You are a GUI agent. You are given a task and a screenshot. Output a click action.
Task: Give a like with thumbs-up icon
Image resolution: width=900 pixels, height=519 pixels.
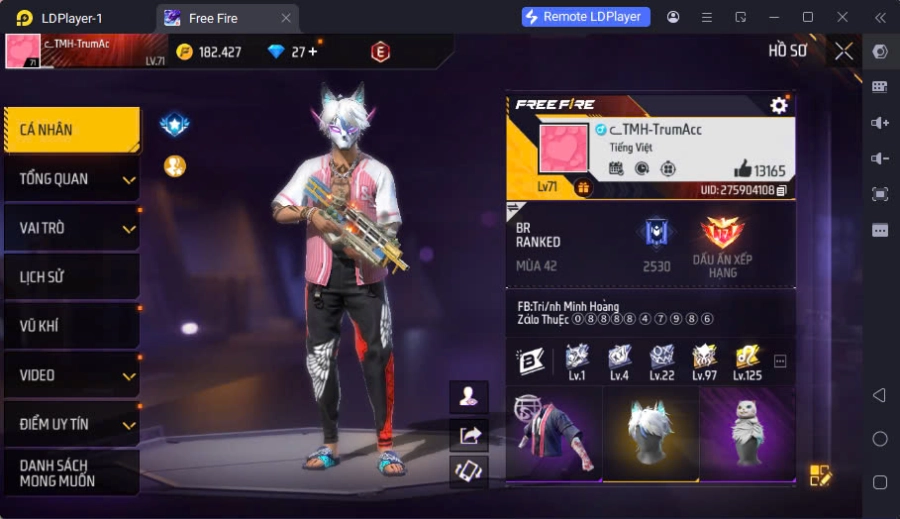coord(742,169)
